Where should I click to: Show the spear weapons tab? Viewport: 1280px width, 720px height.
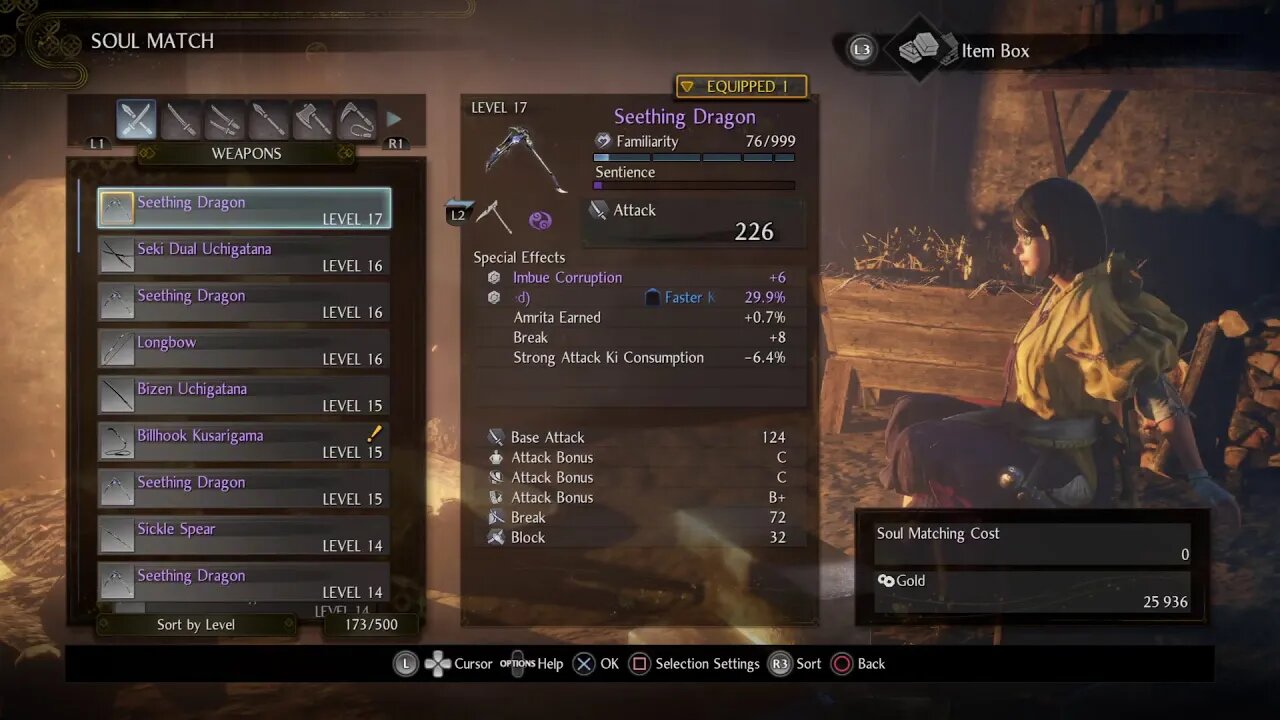[x=269, y=120]
